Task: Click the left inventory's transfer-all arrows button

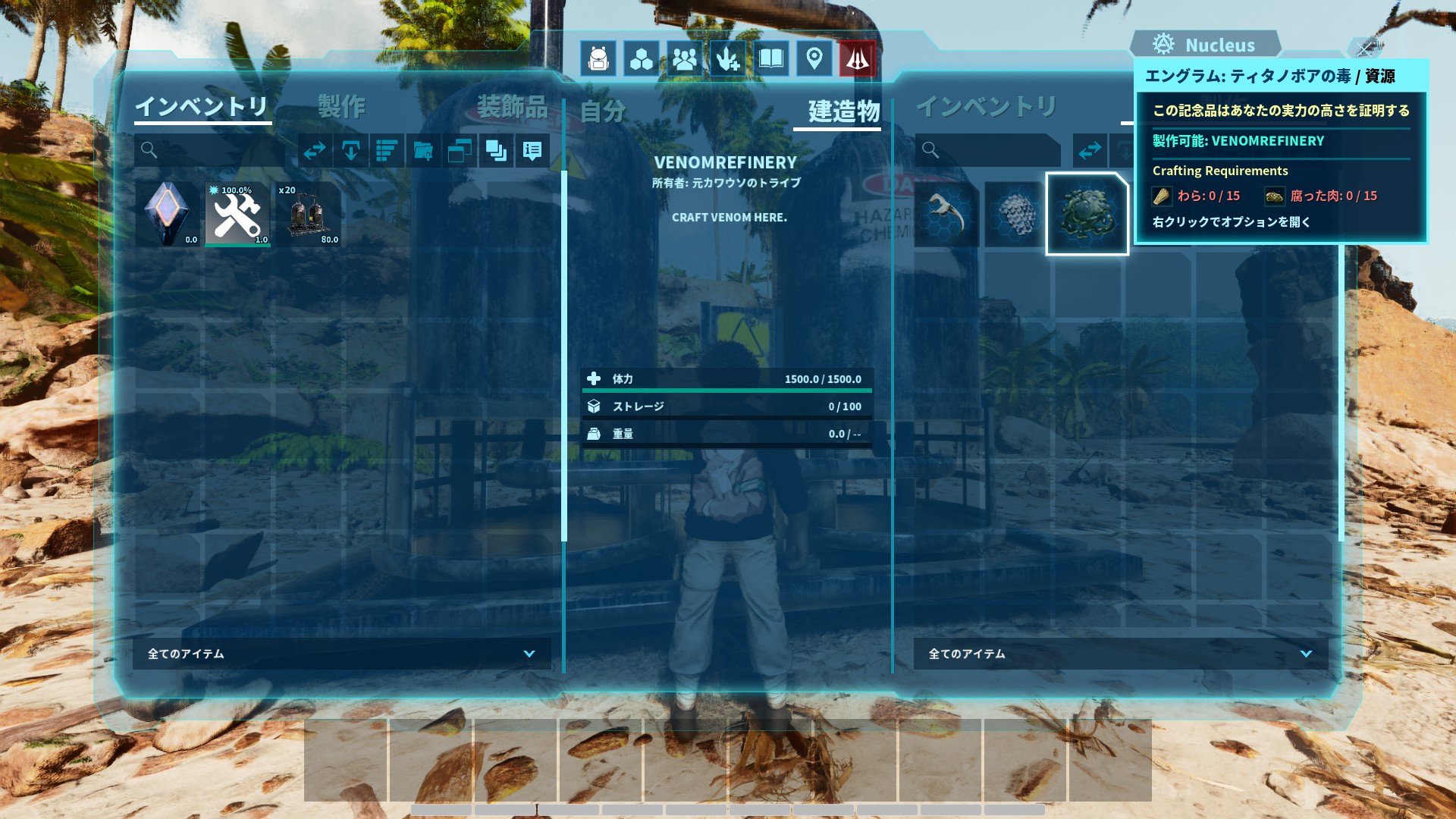Action: 315,151
